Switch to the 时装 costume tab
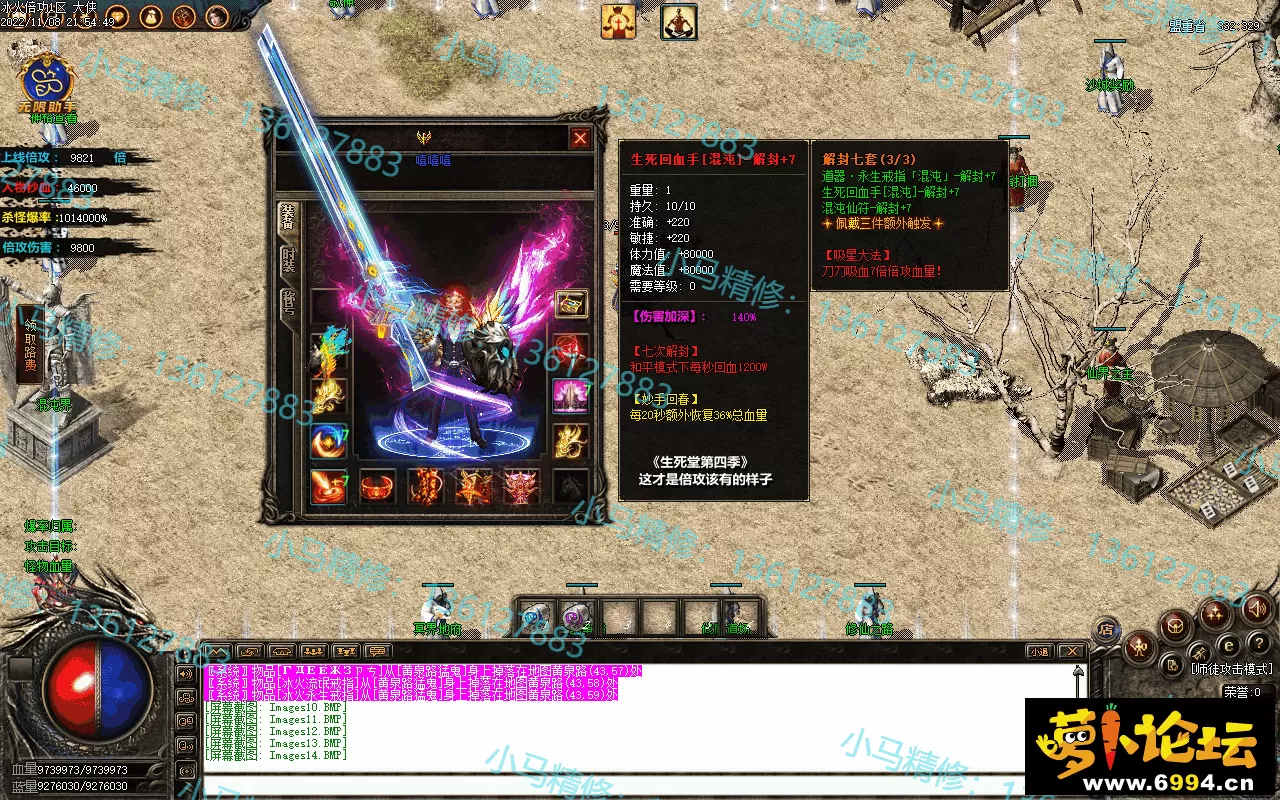 click(288, 262)
